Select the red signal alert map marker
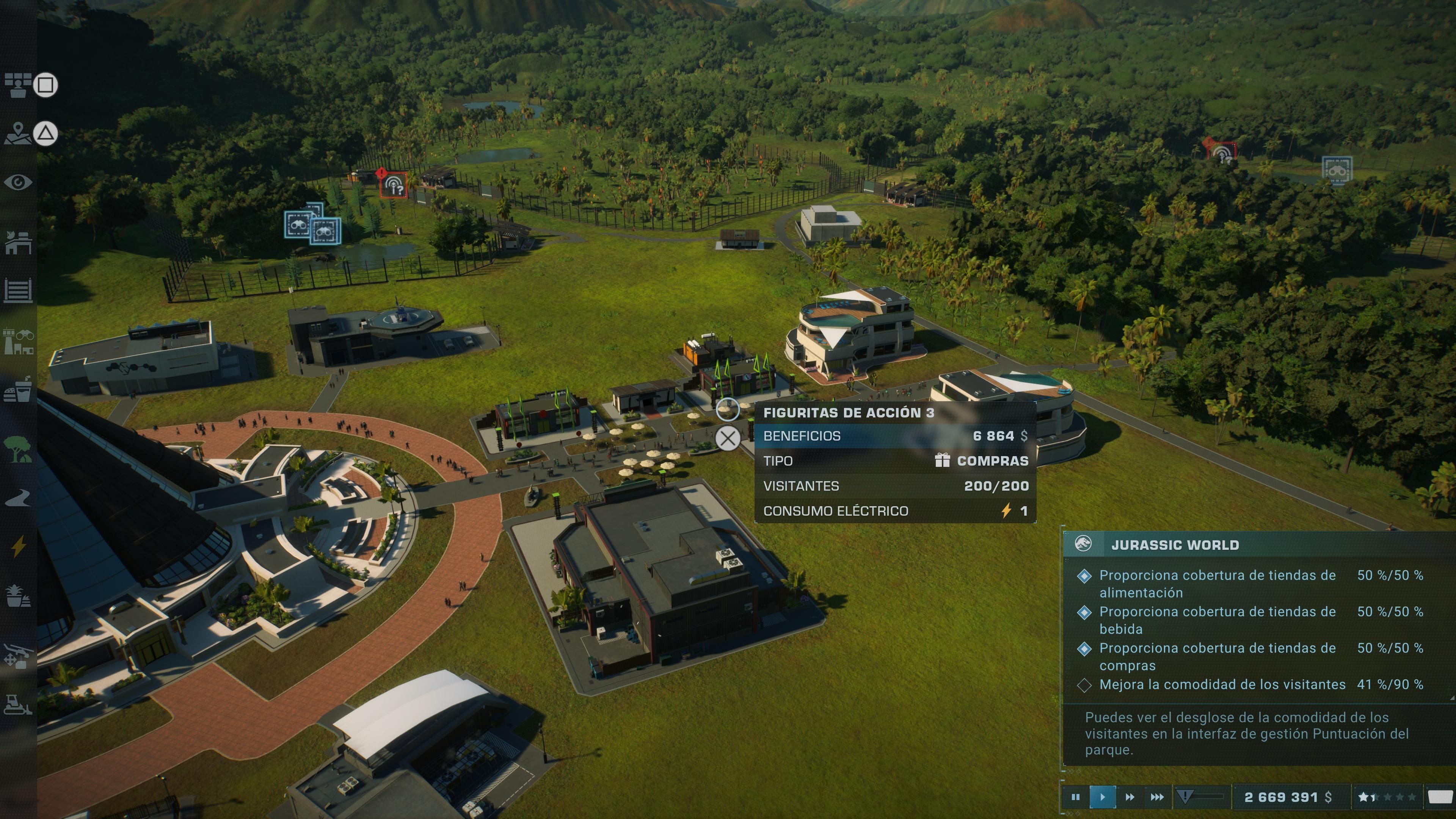 (394, 184)
